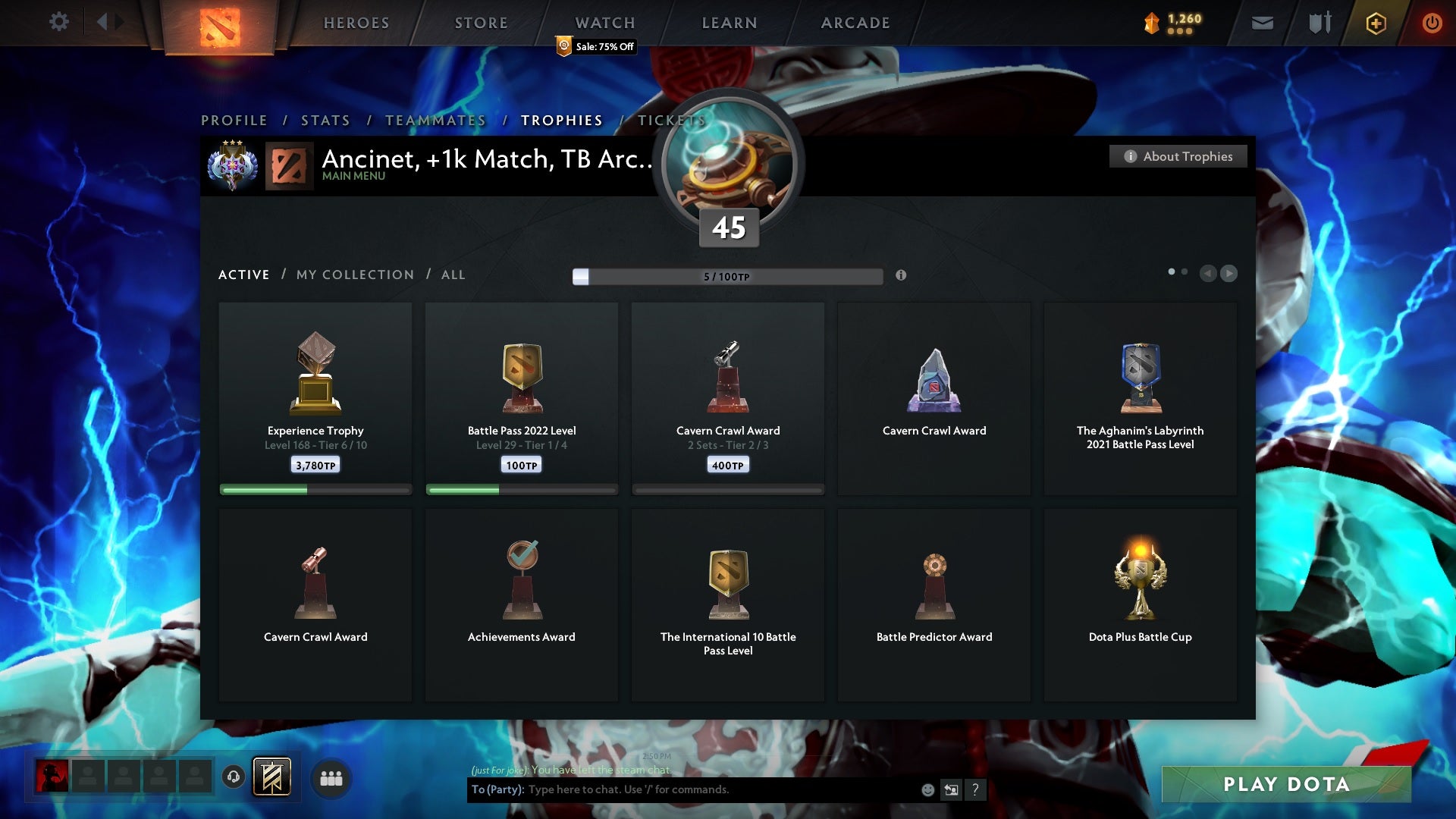
Task: Click the power button to exit Dota
Action: 1432,23
